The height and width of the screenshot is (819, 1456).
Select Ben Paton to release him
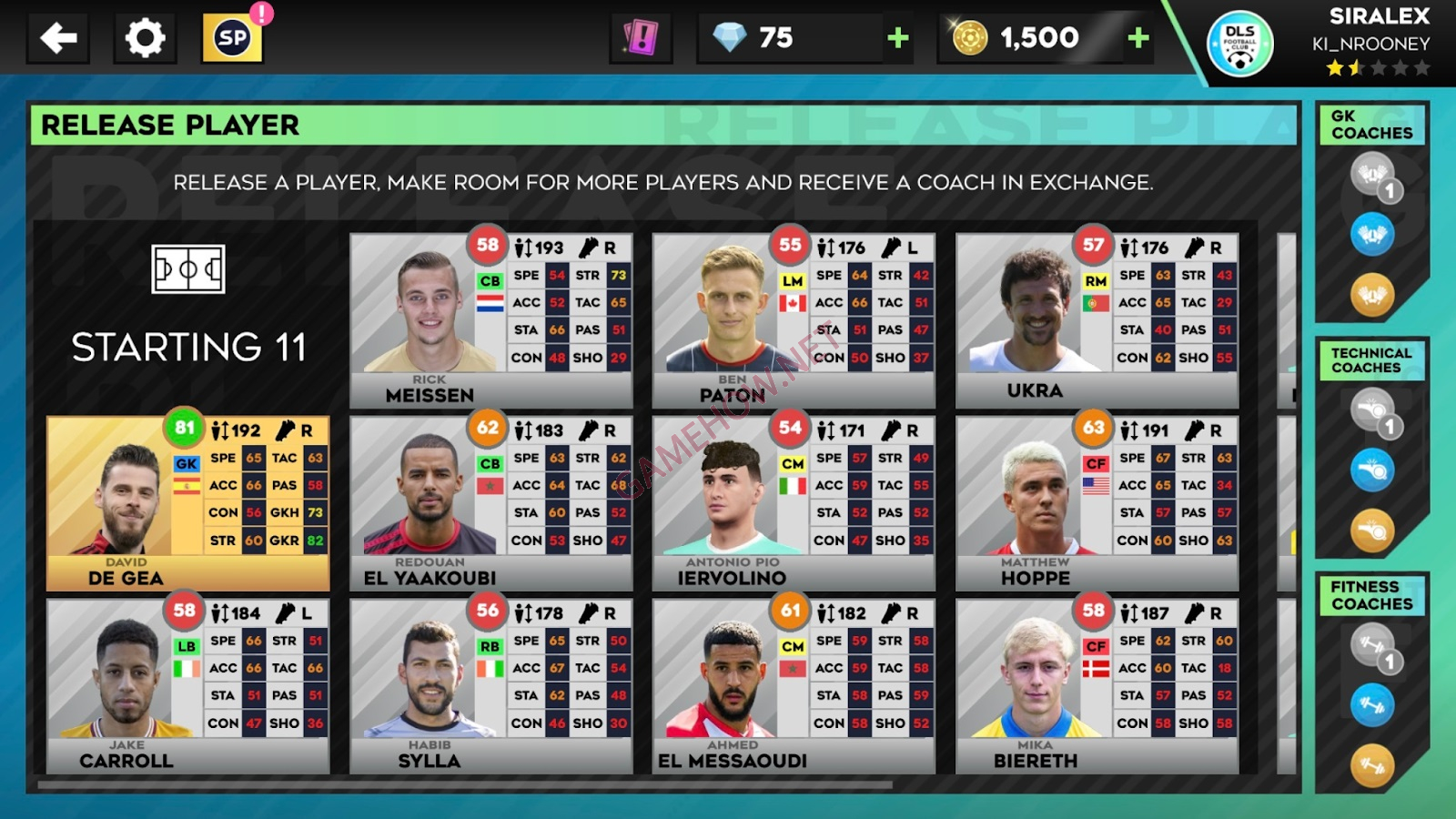click(x=792, y=318)
